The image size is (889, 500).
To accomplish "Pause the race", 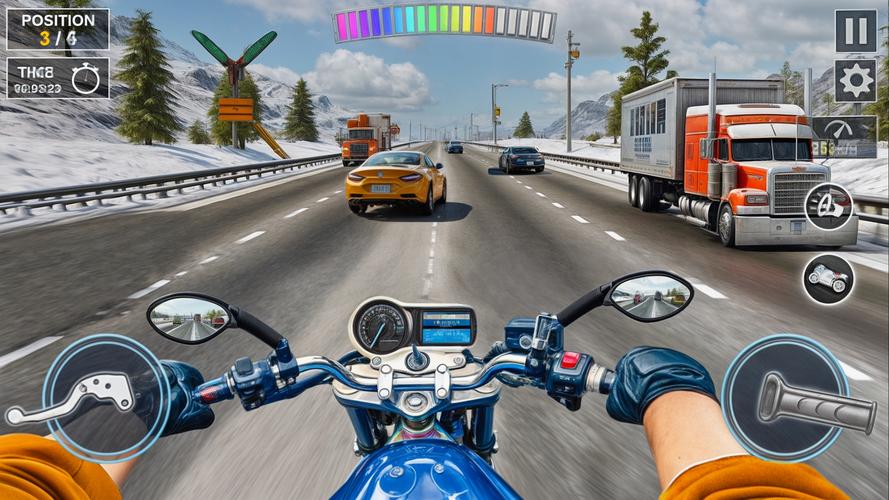I will [855, 31].
